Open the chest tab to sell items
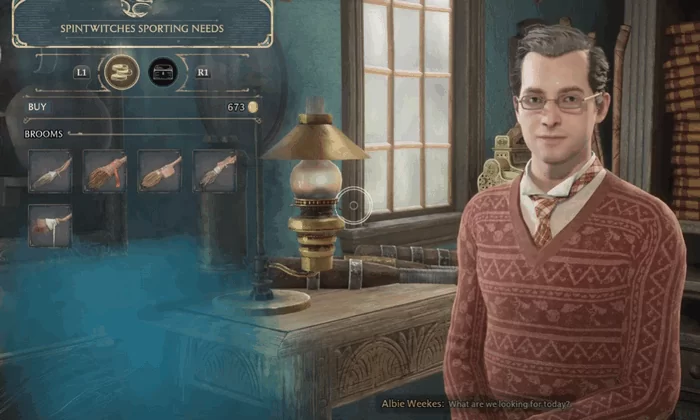 pos(163,72)
